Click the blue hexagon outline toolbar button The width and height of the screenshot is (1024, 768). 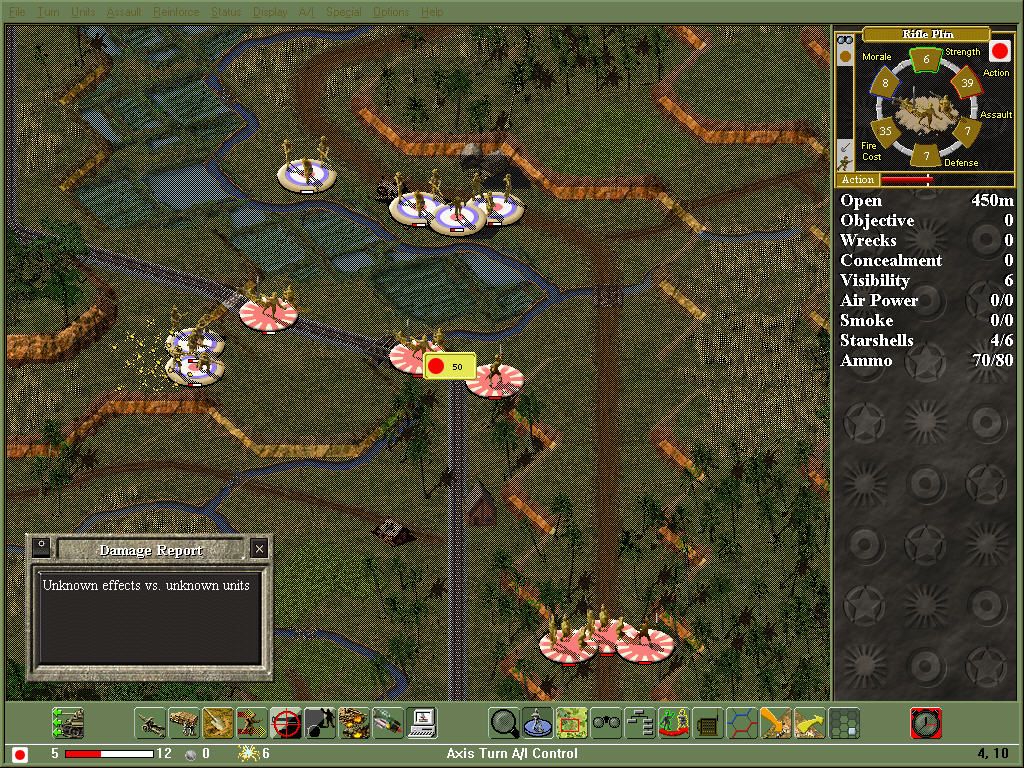[x=741, y=722]
